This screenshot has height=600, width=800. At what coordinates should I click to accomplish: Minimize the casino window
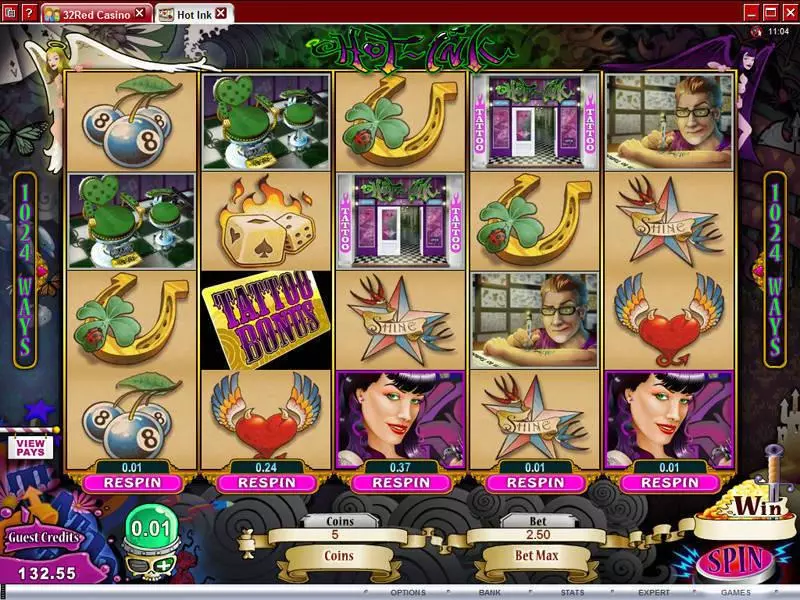point(743,13)
